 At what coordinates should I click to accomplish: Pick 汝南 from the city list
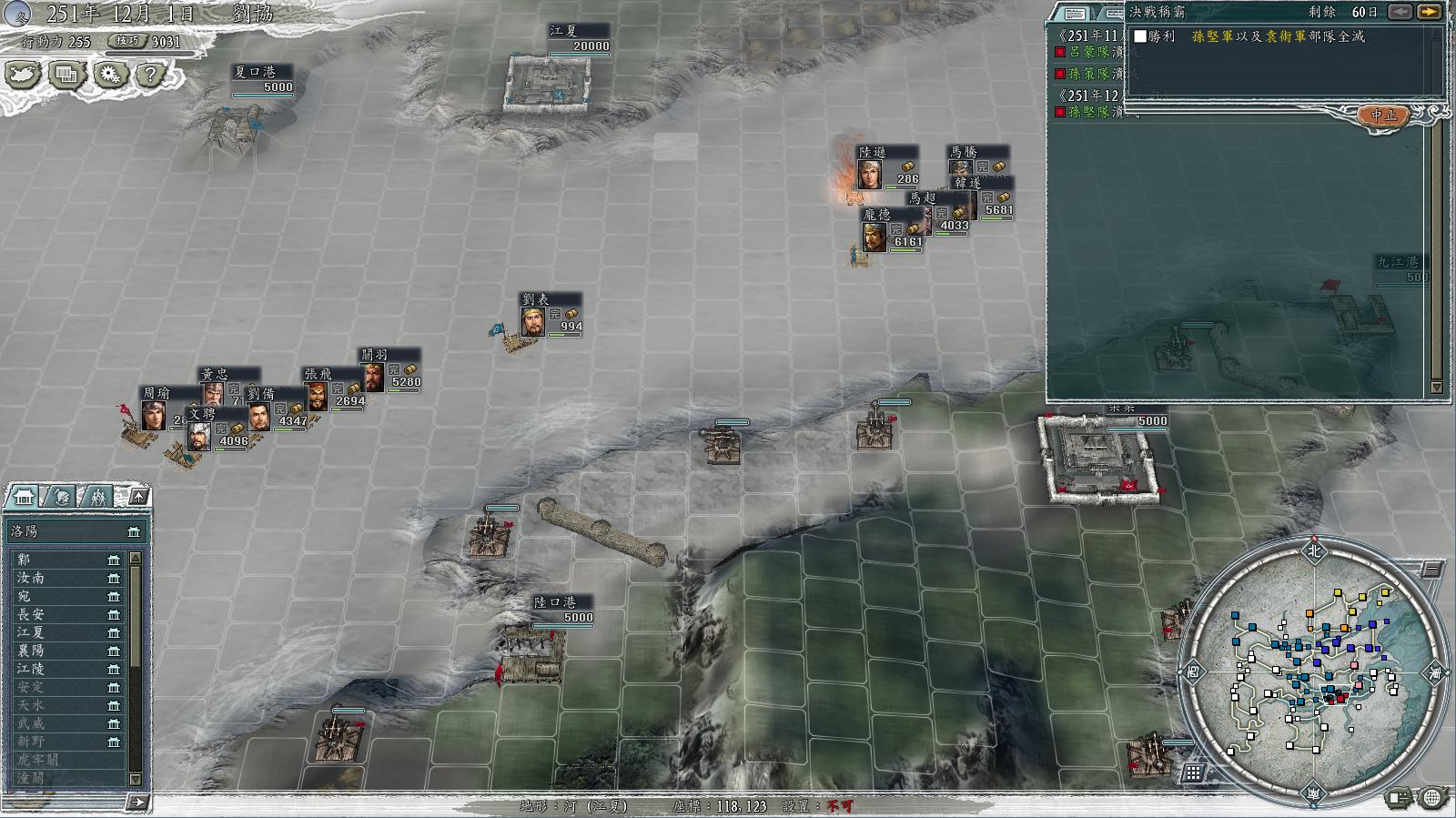click(x=31, y=578)
